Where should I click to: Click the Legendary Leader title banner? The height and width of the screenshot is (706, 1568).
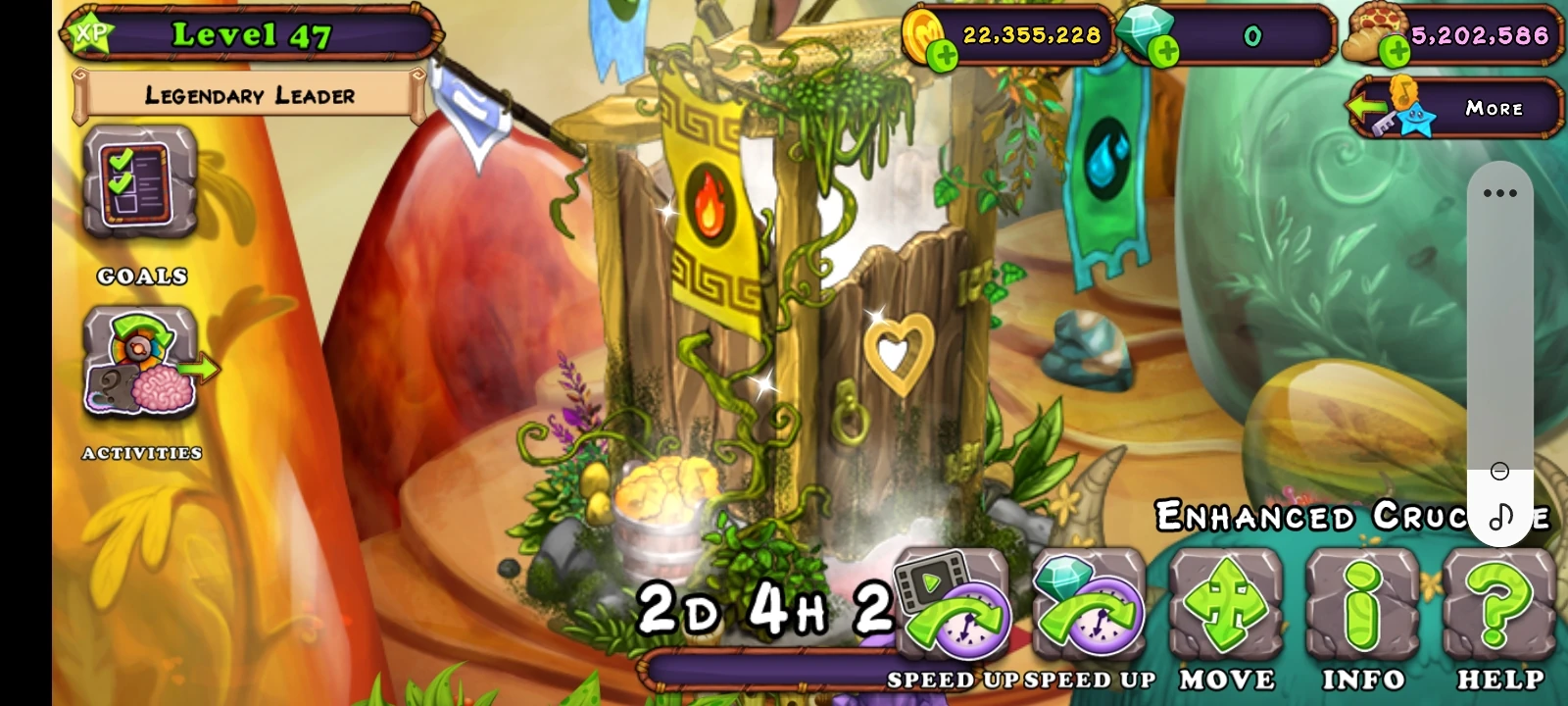tap(248, 96)
